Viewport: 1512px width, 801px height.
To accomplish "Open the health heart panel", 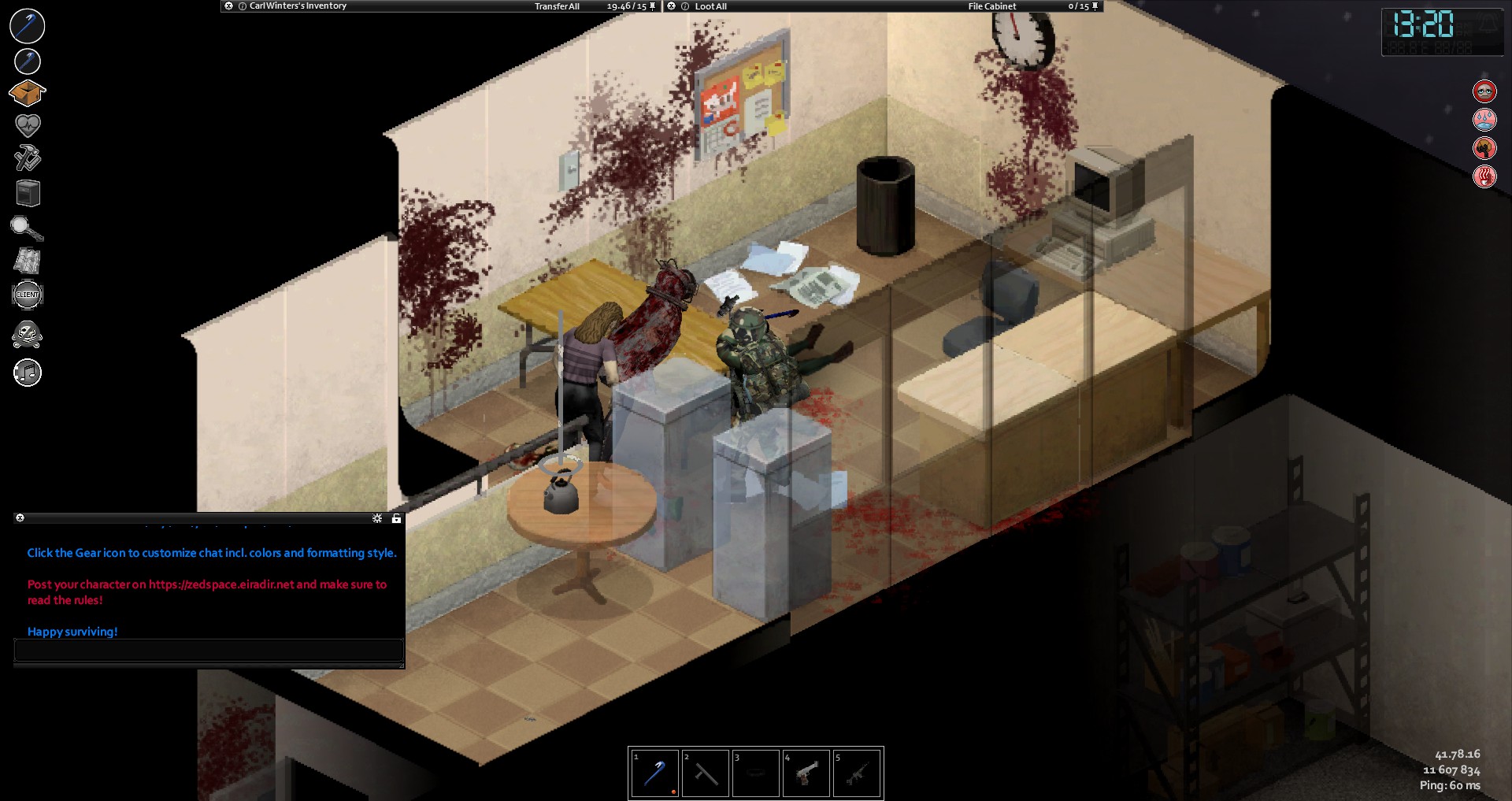I will tap(28, 125).
